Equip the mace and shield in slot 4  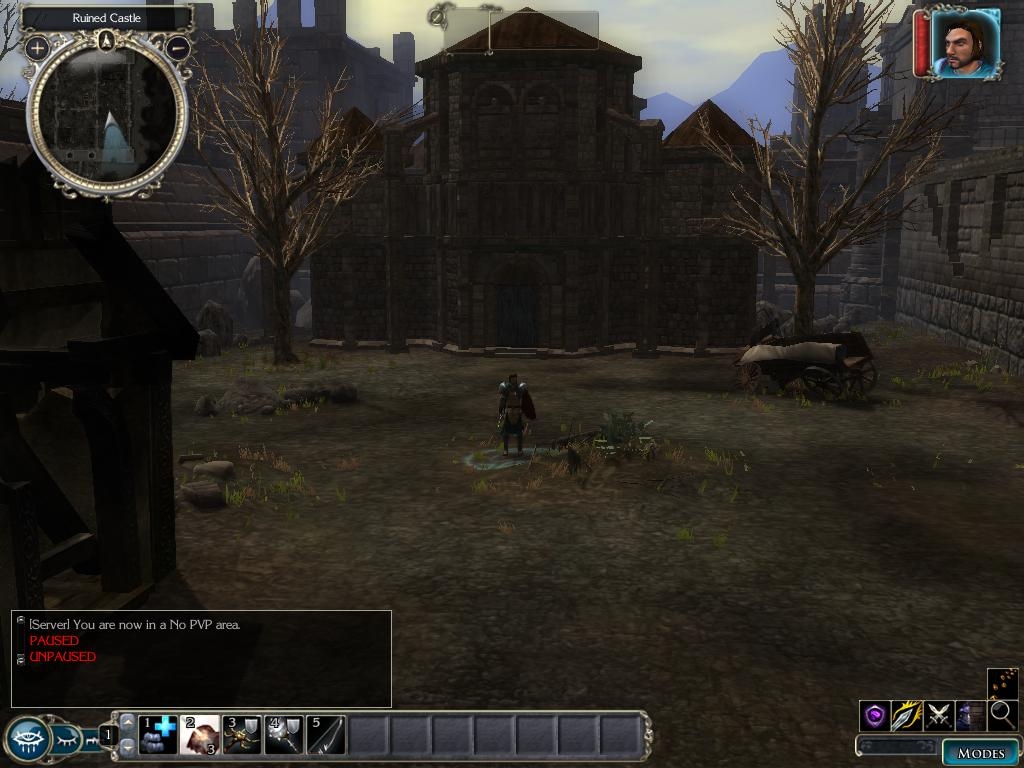tap(283, 735)
